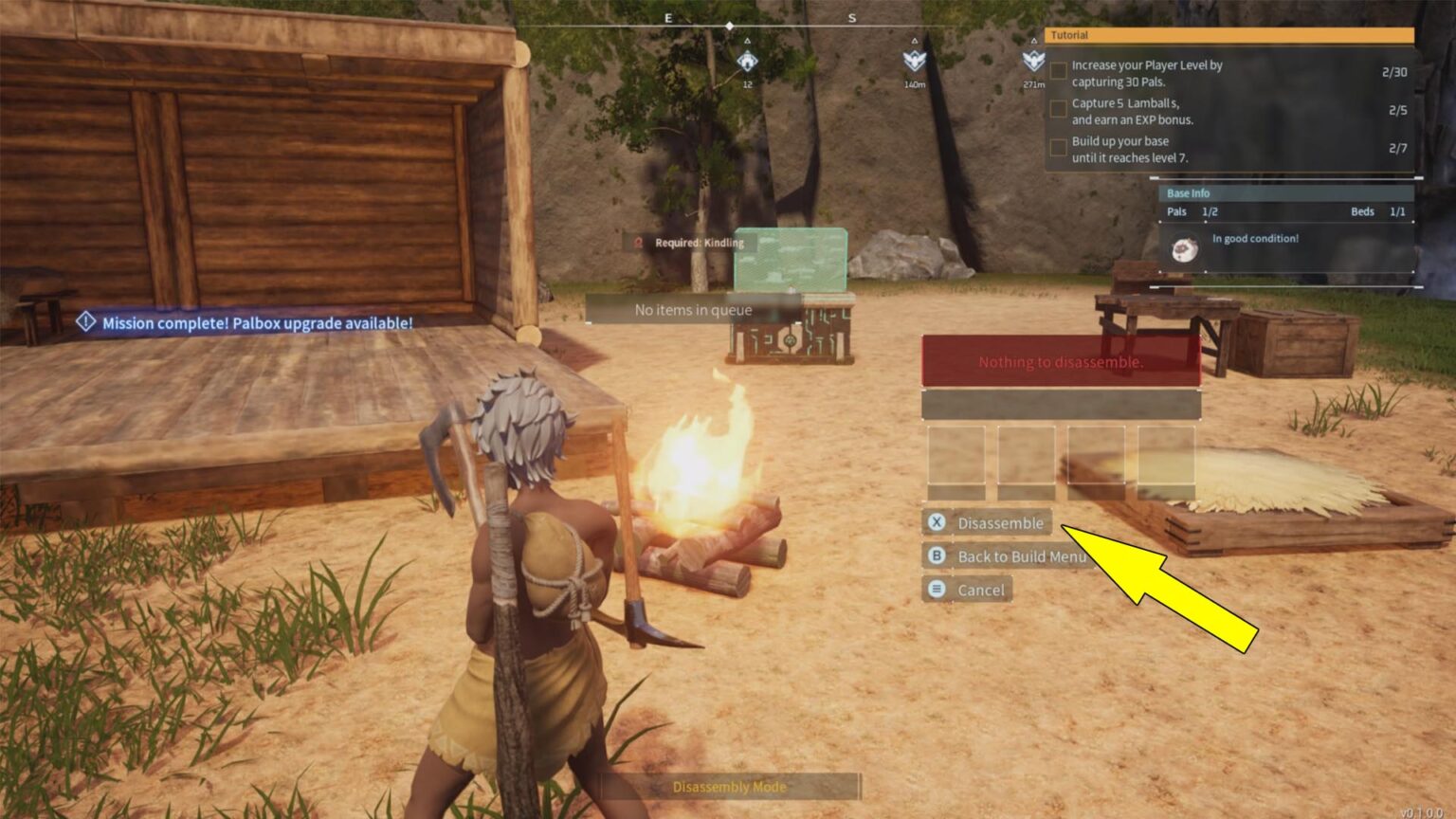Click the menu glyph beside Cancel
The height and width of the screenshot is (819, 1456).
click(937, 590)
